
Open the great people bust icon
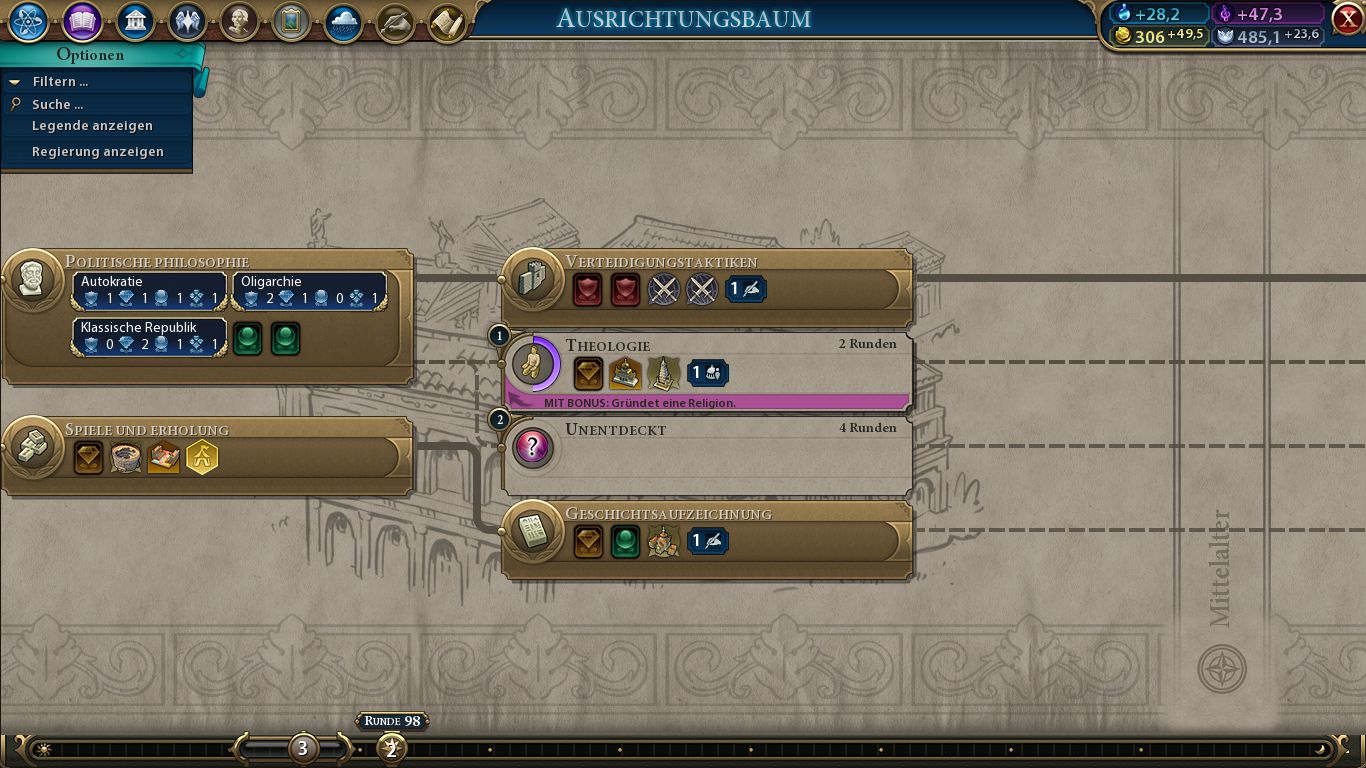tap(239, 22)
